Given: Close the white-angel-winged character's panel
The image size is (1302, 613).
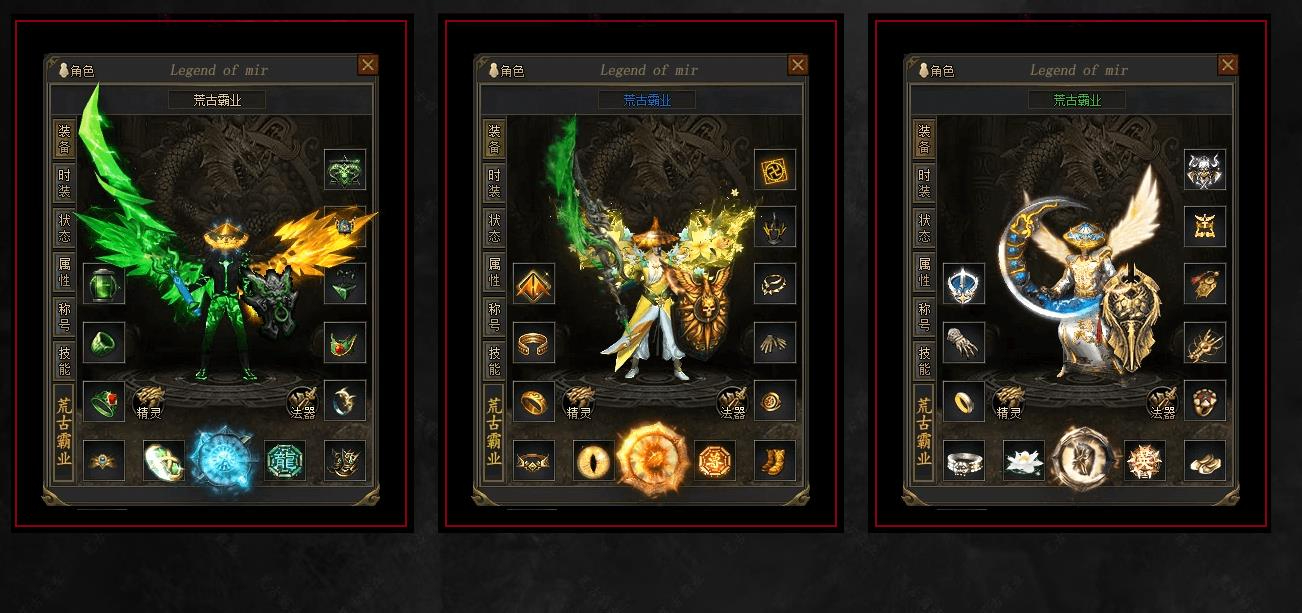Looking at the screenshot, I should pyautogui.click(x=1228, y=65).
